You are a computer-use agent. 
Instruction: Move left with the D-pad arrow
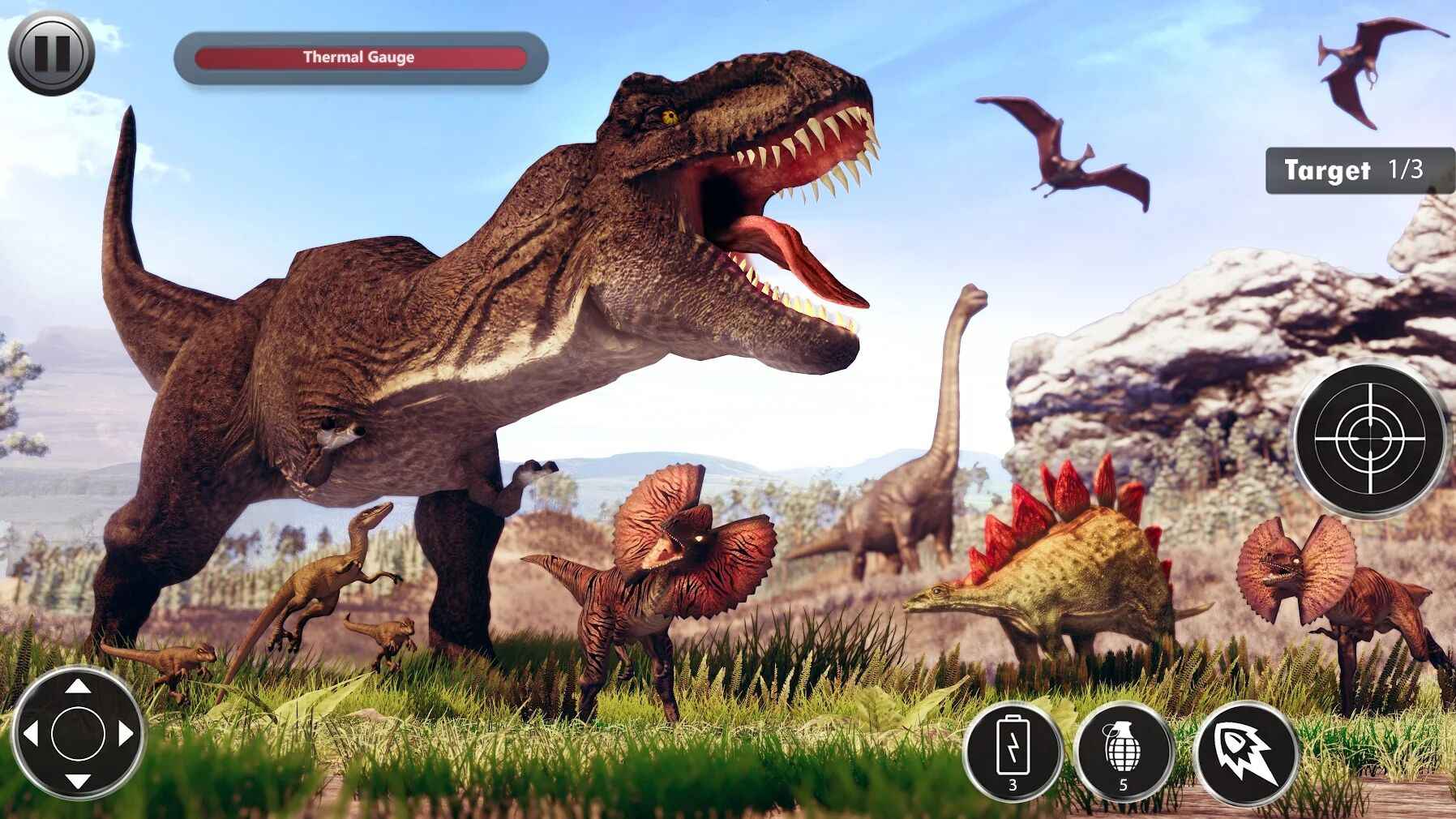31,734
